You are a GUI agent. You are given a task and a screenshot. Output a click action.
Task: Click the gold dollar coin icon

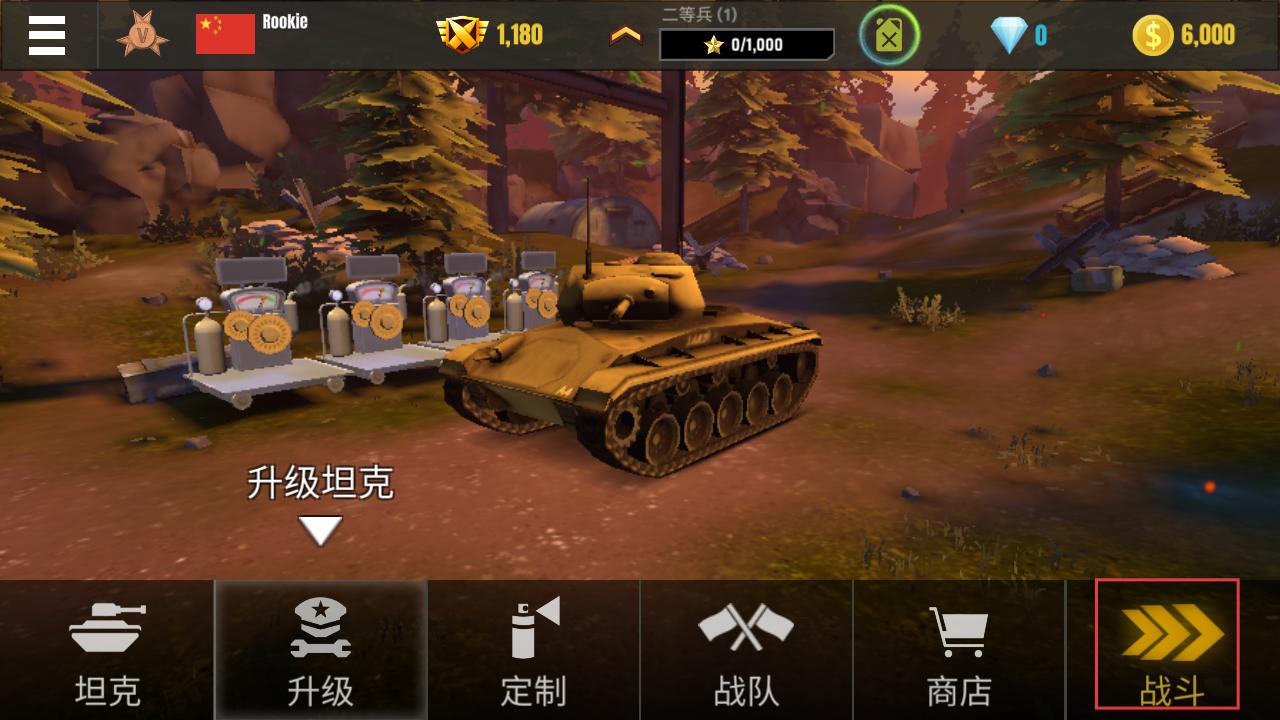pyautogui.click(x=1152, y=36)
